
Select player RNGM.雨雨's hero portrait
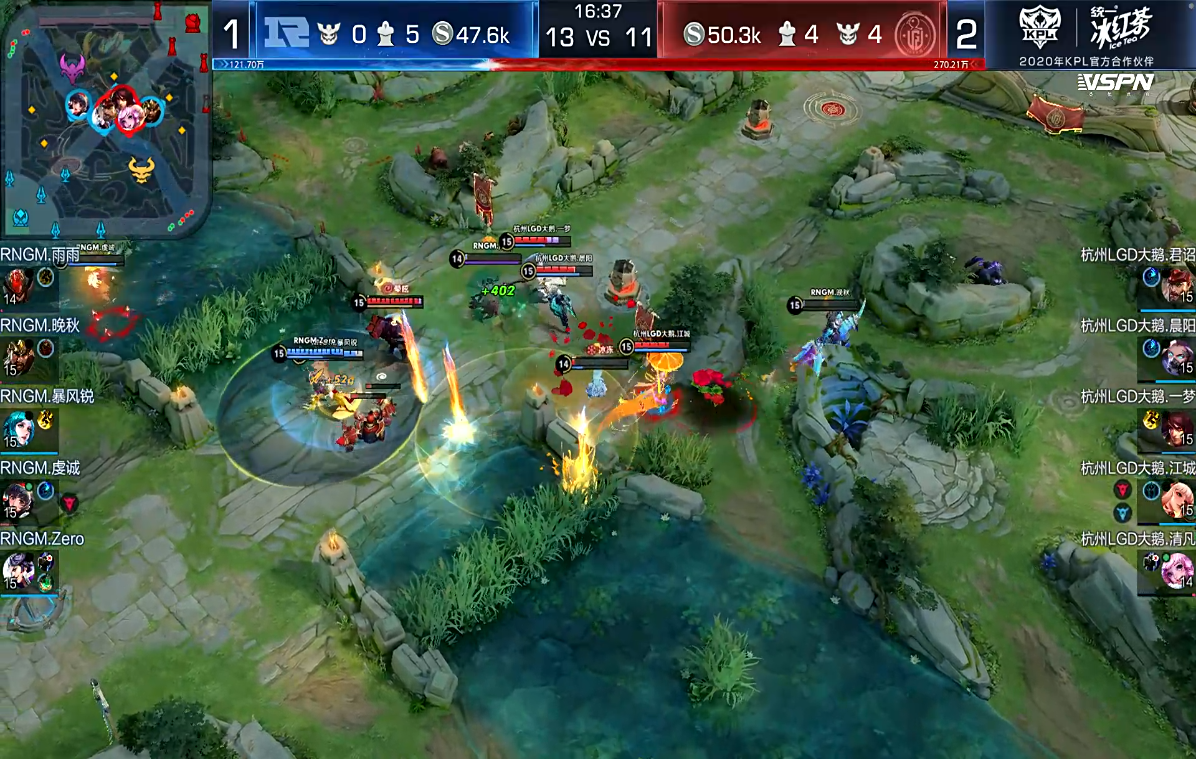click(x=17, y=284)
